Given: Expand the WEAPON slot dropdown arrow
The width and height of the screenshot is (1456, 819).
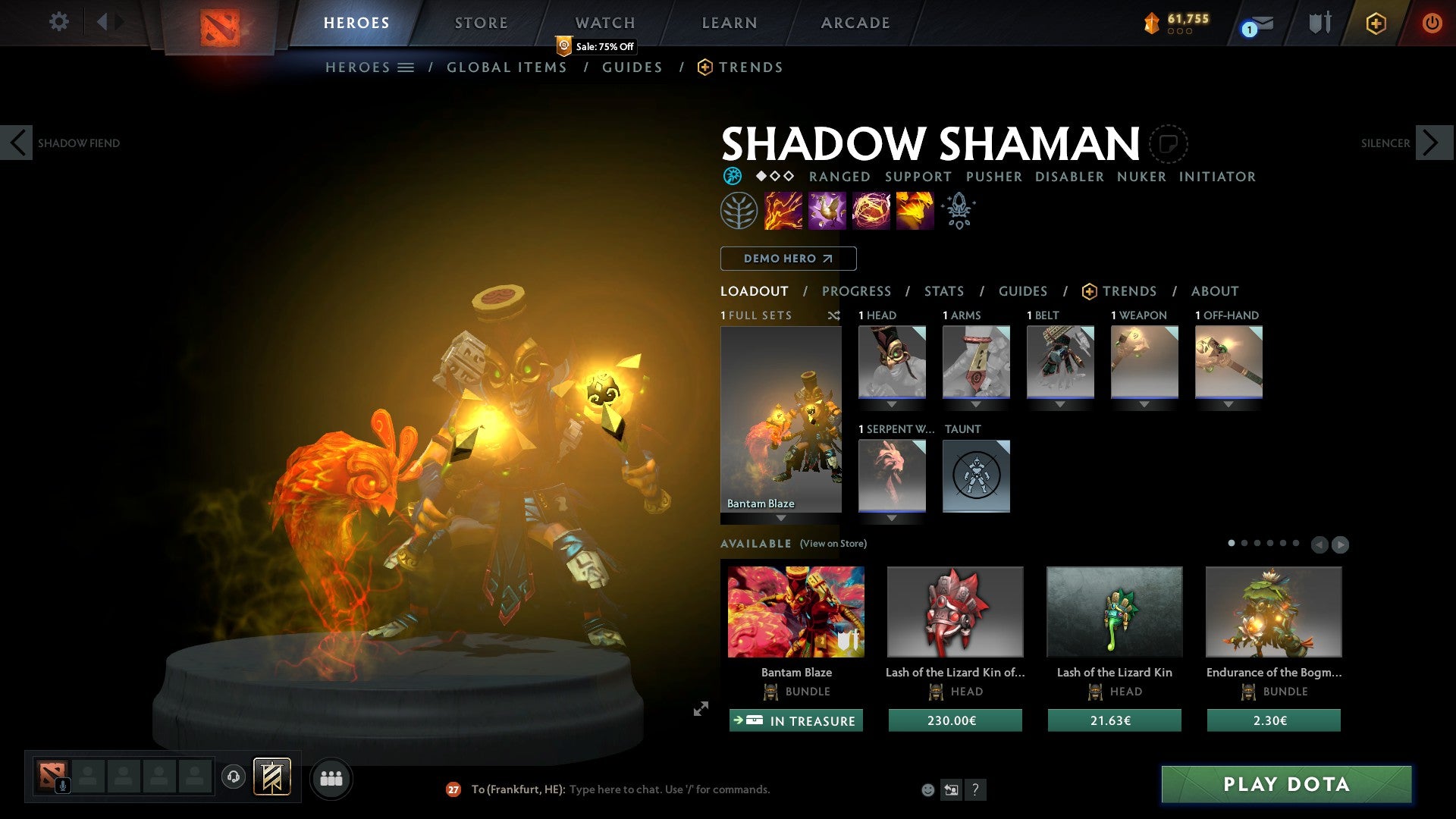Looking at the screenshot, I should pos(1144,404).
